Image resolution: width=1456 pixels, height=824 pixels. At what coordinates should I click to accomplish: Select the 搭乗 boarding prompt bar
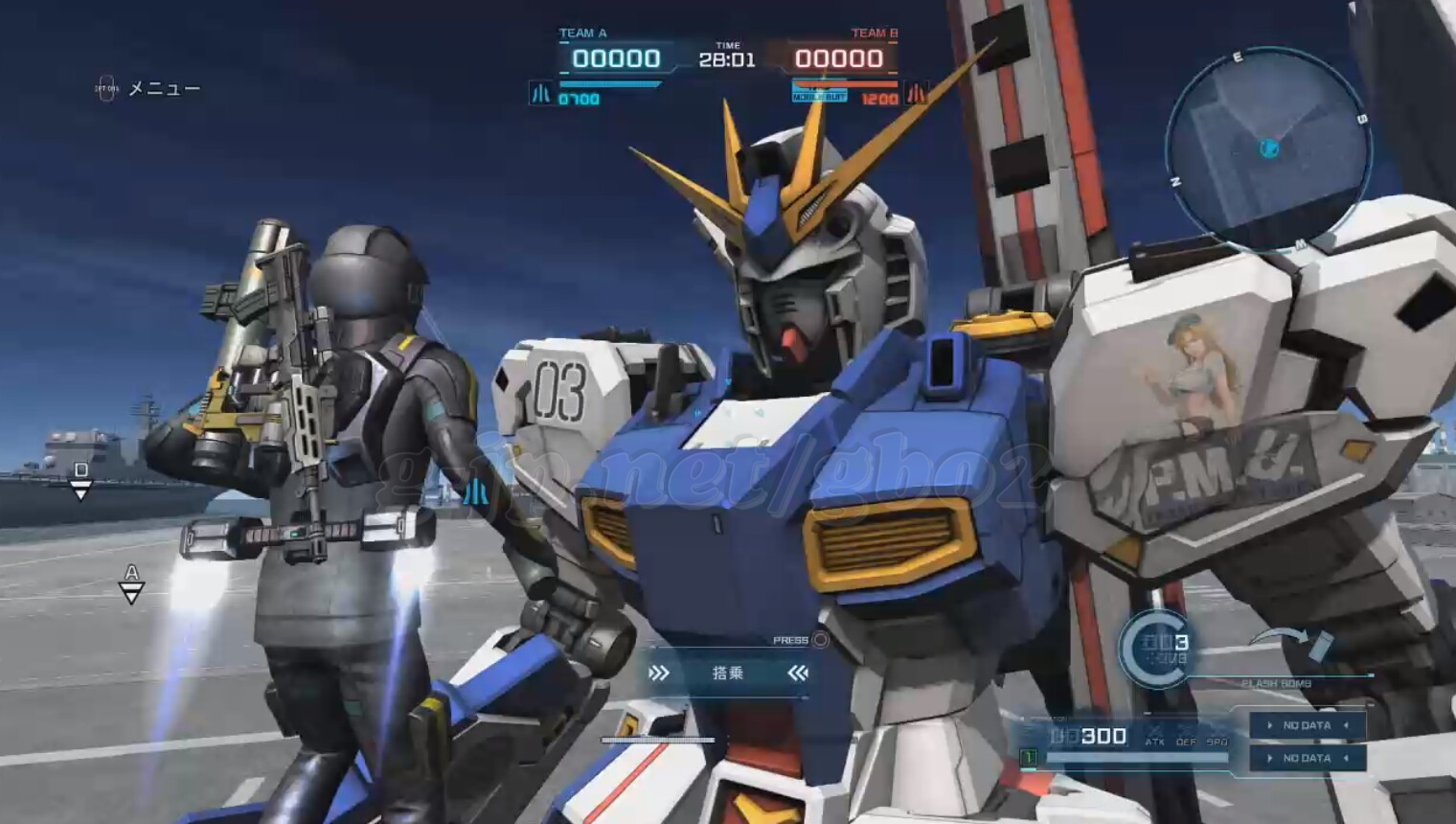click(727, 673)
